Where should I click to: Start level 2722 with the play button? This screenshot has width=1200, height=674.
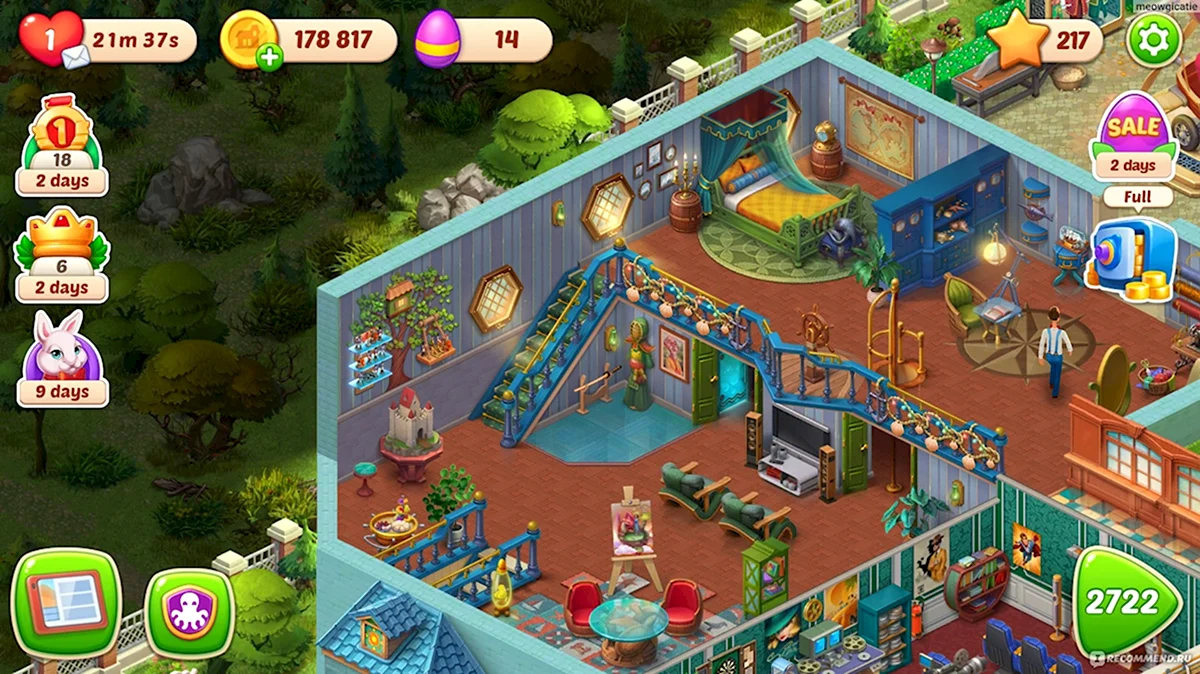click(1126, 602)
